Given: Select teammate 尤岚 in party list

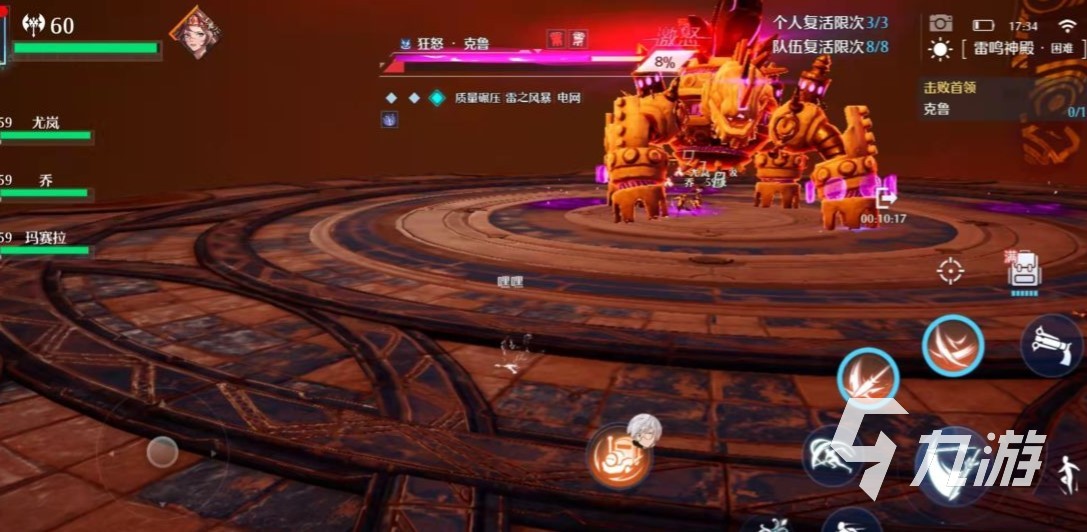Looking at the screenshot, I should pyautogui.click(x=46, y=128).
